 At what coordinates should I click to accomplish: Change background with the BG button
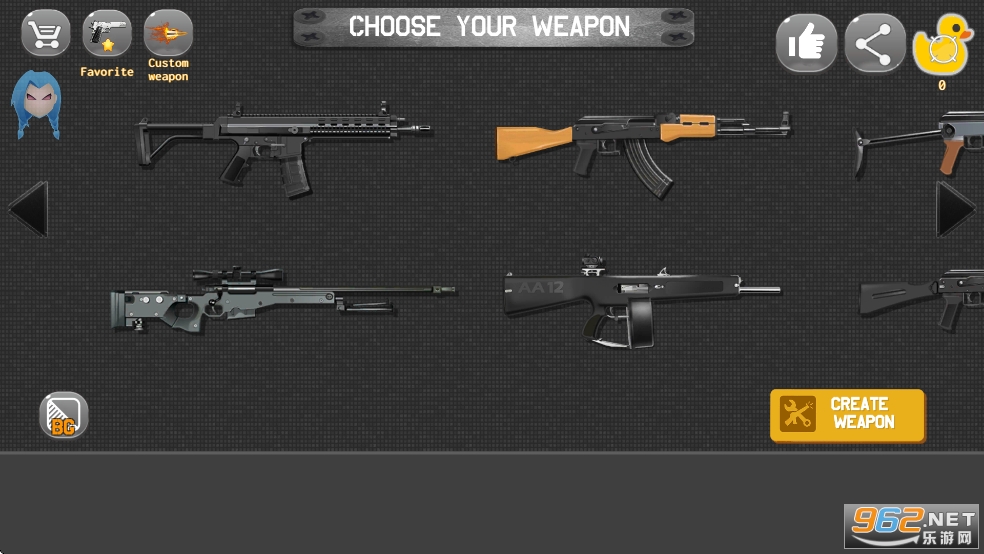coord(64,415)
